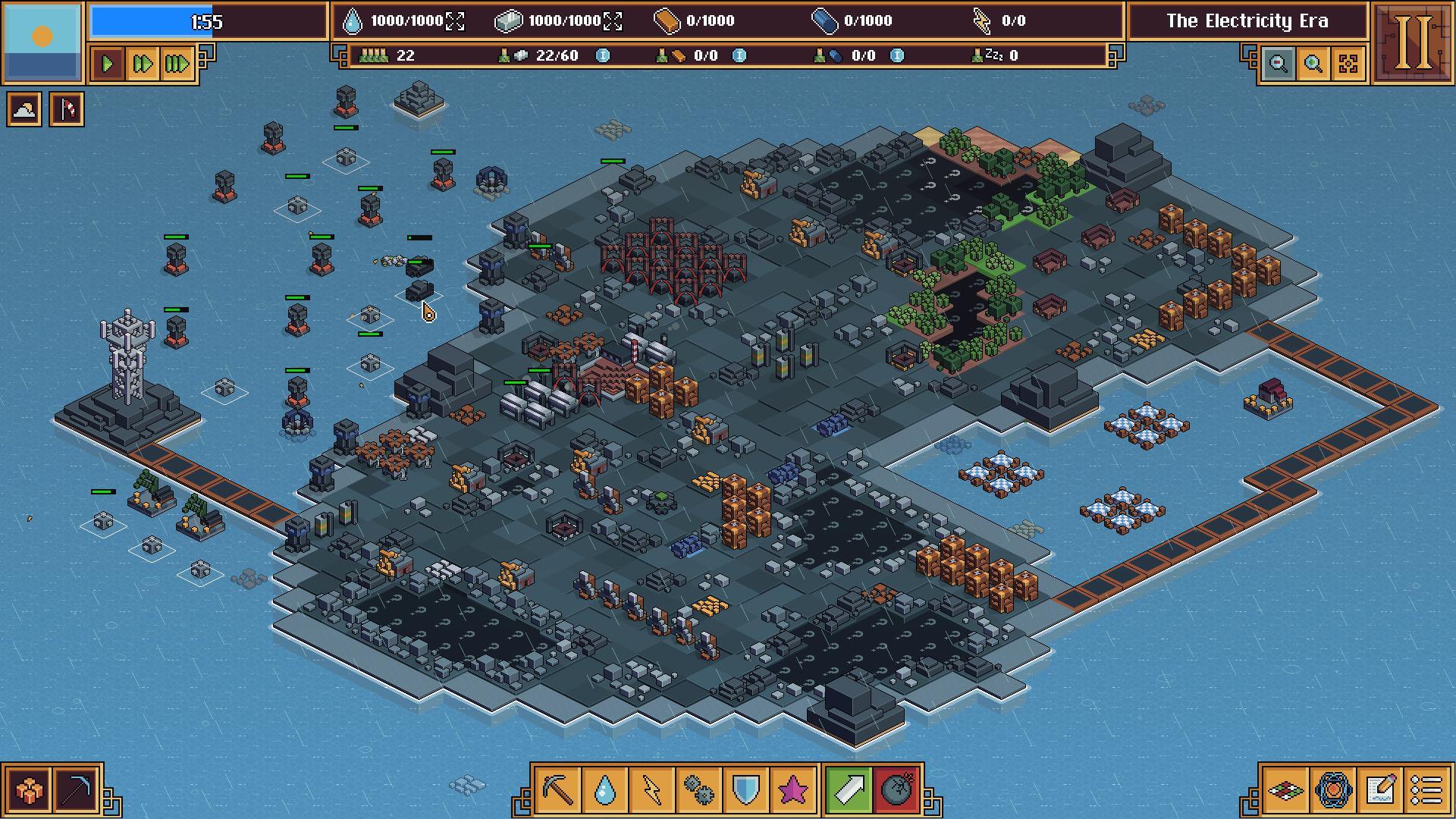Open the notes and pencil journal panel
This screenshot has width=1456, height=819.
1381,789
